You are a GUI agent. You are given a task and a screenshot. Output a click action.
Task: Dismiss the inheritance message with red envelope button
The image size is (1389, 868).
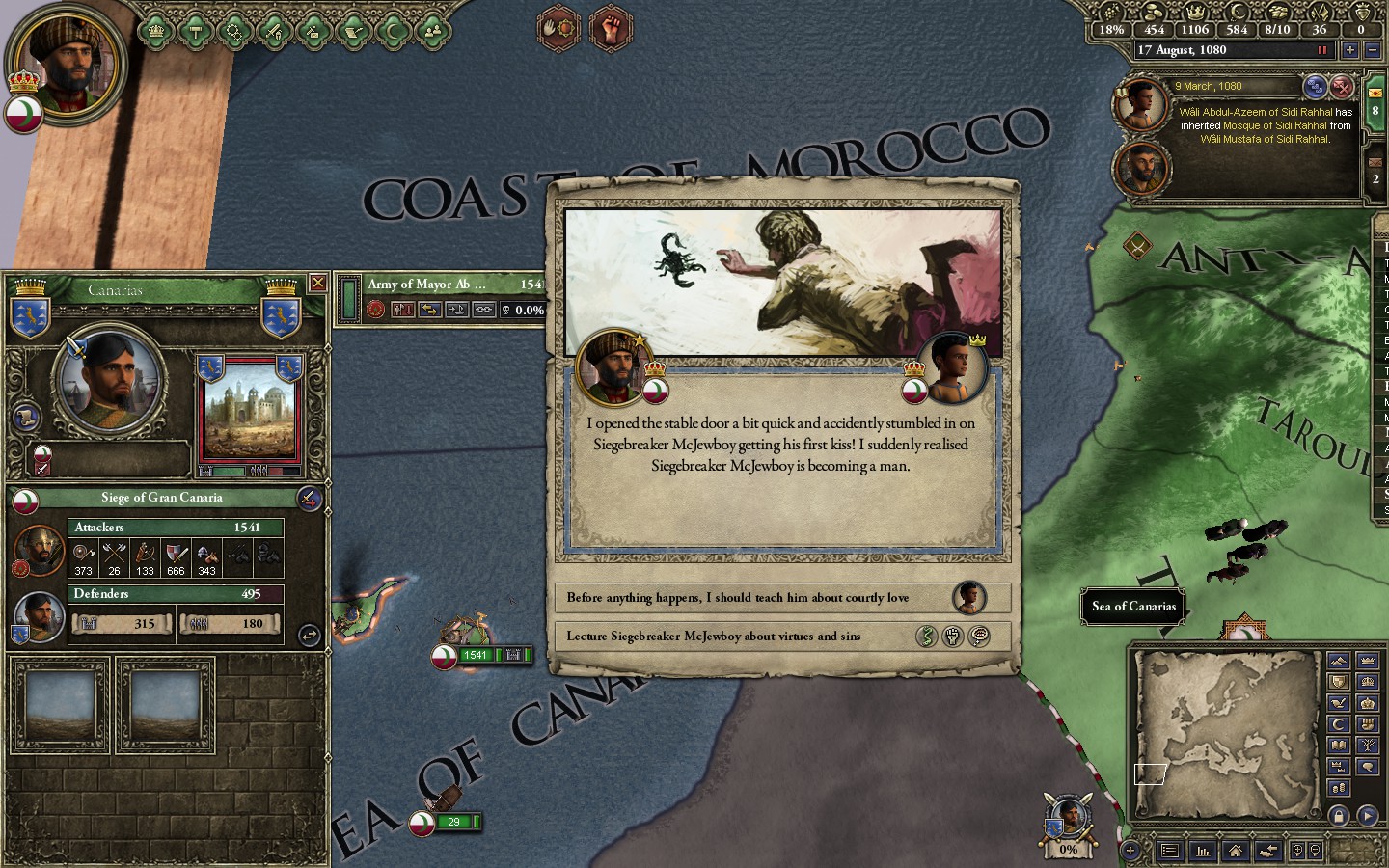[x=1342, y=87]
